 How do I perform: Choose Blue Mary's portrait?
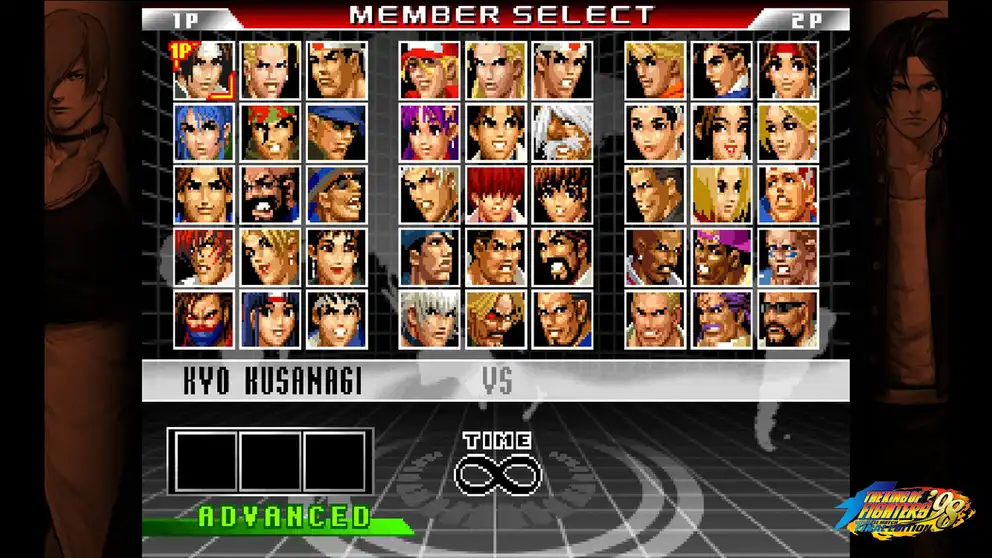point(722,195)
